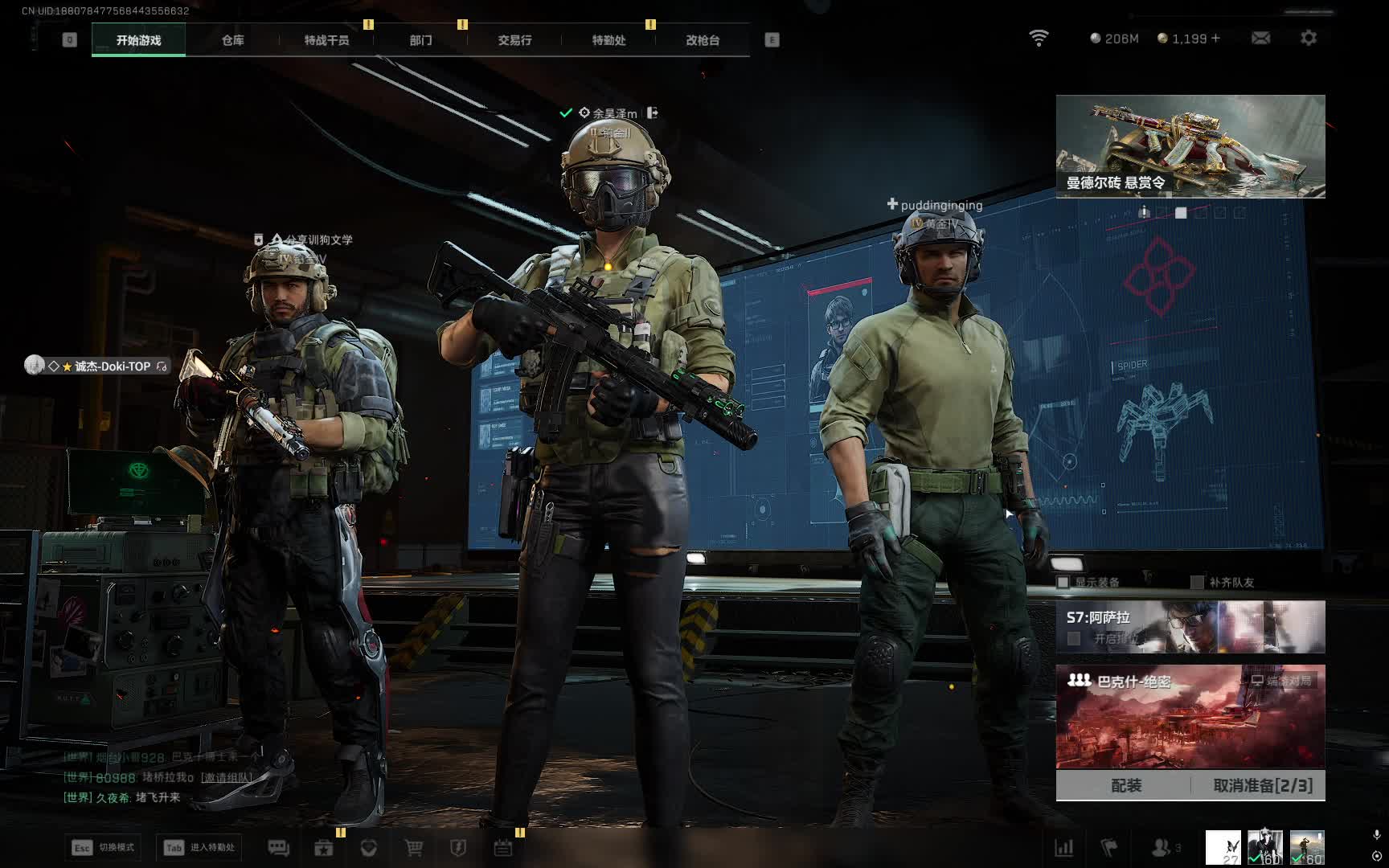The width and height of the screenshot is (1389, 868).
Task: Switch to the 仓库 (Warehouse) tab
Action: pos(232,40)
